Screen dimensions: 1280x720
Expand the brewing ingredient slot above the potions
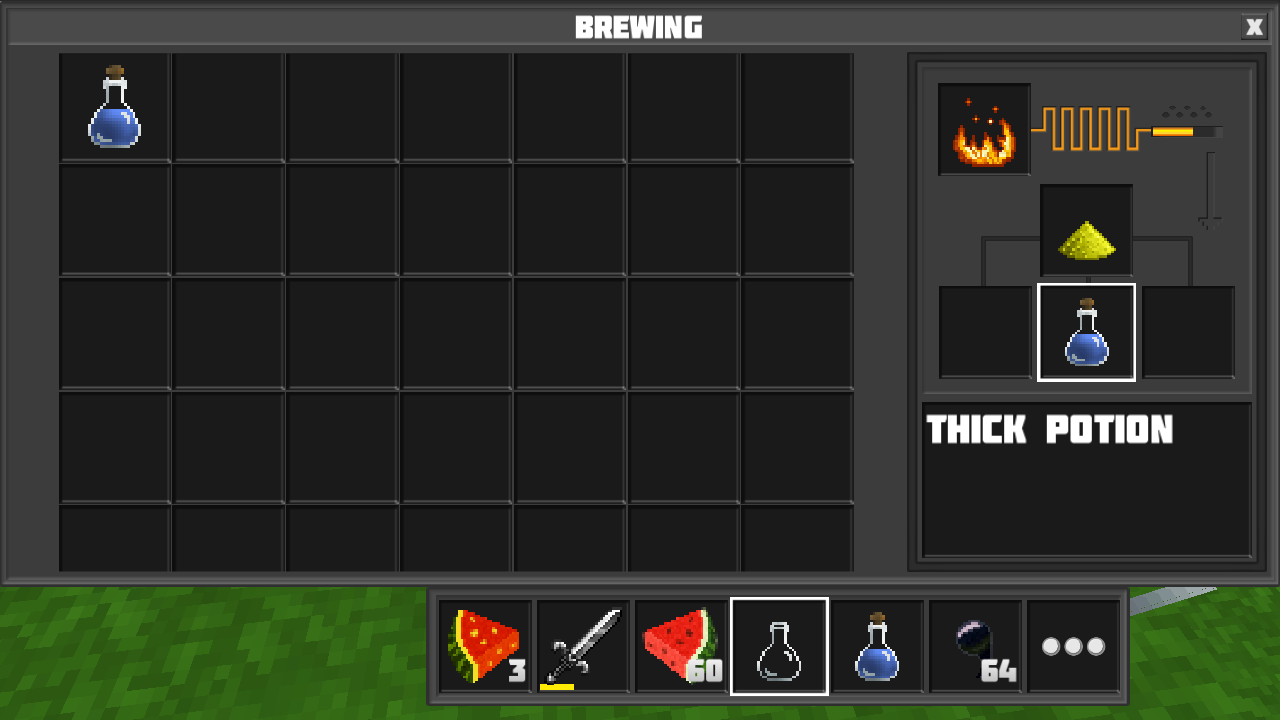pyautogui.click(x=1086, y=230)
